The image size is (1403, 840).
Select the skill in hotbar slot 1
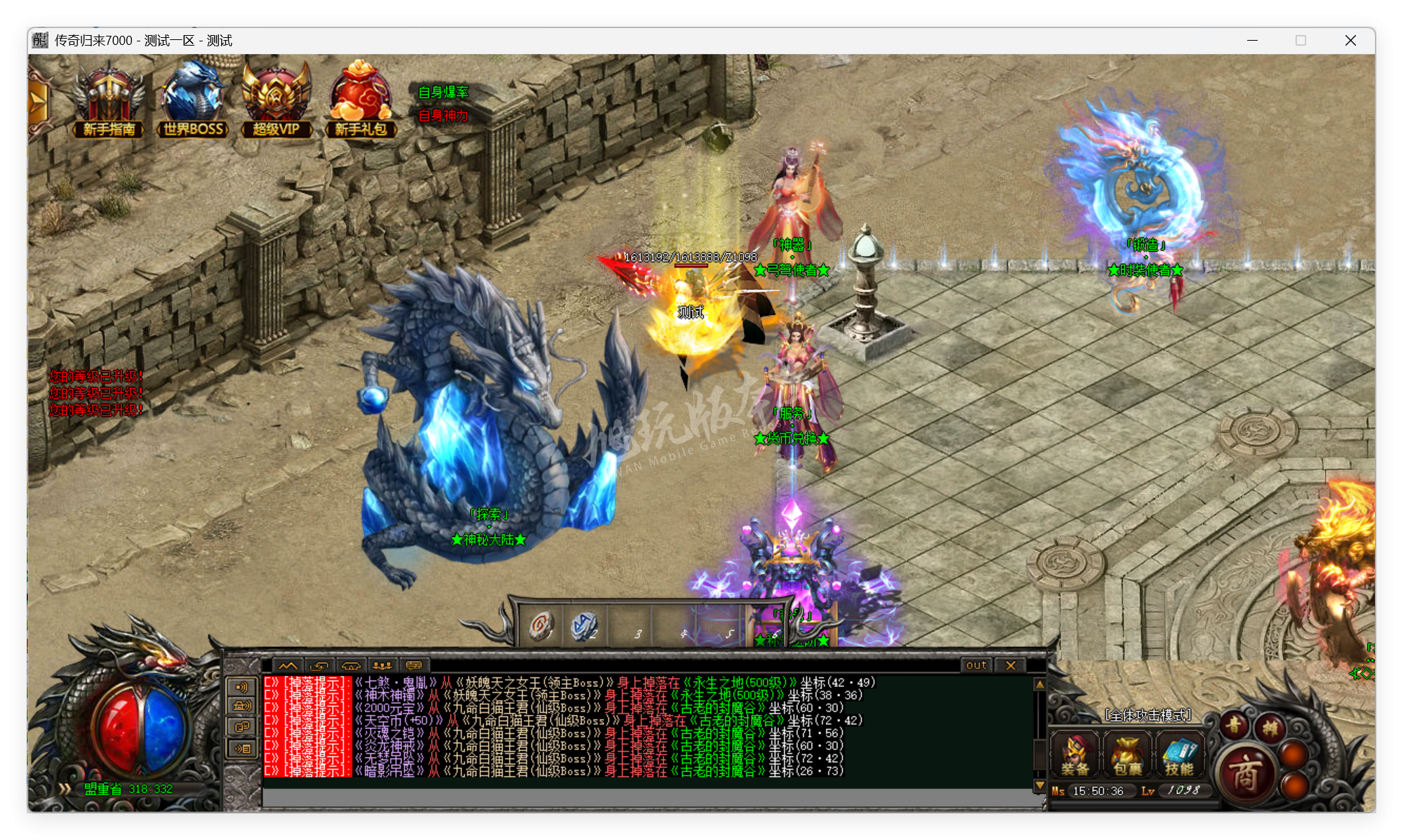[x=541, y=624]
